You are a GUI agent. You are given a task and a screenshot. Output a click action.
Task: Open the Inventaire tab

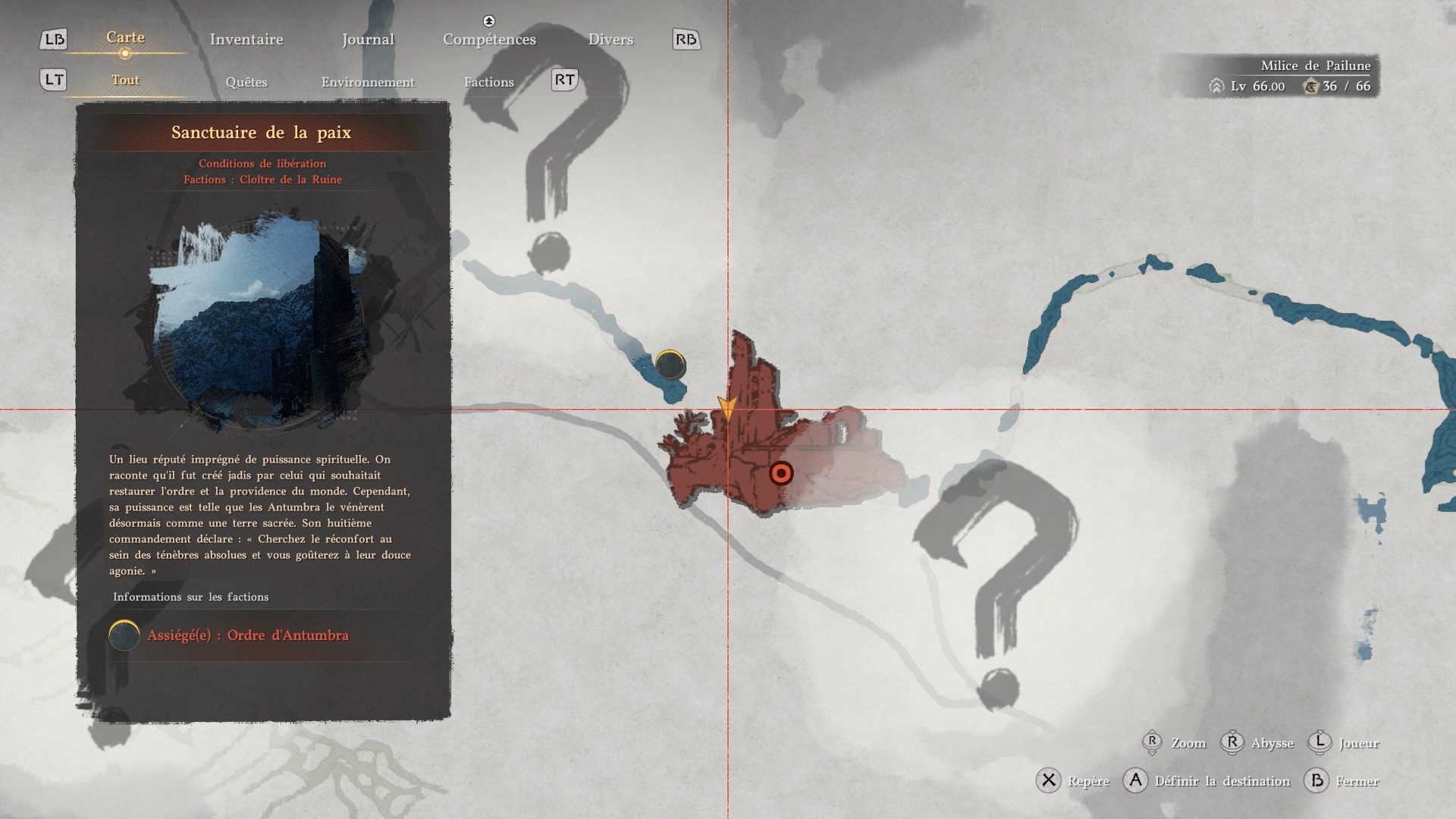tap(246, 39)
